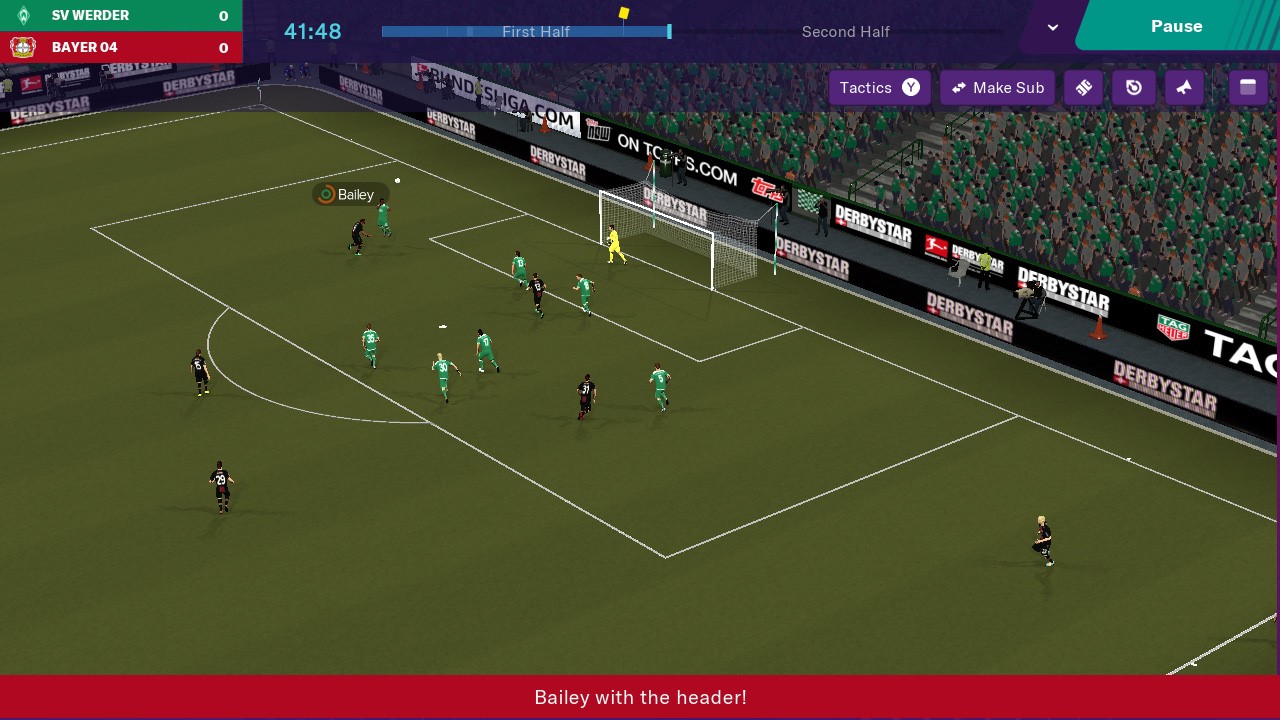Select the Bayer 04 team row
The image size is (1280, 720).
pos(121,47)
